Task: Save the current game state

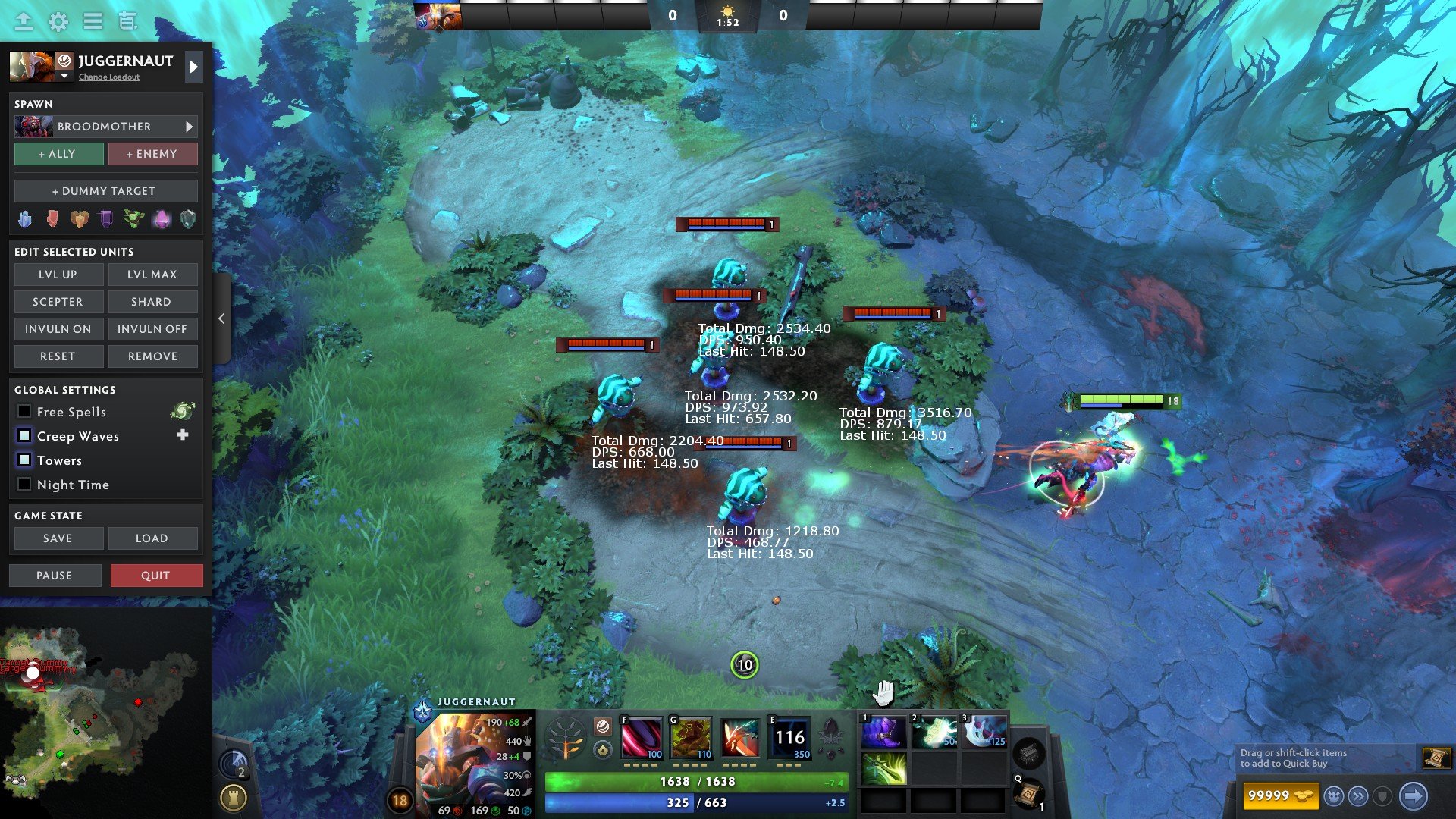Action: 58,538
